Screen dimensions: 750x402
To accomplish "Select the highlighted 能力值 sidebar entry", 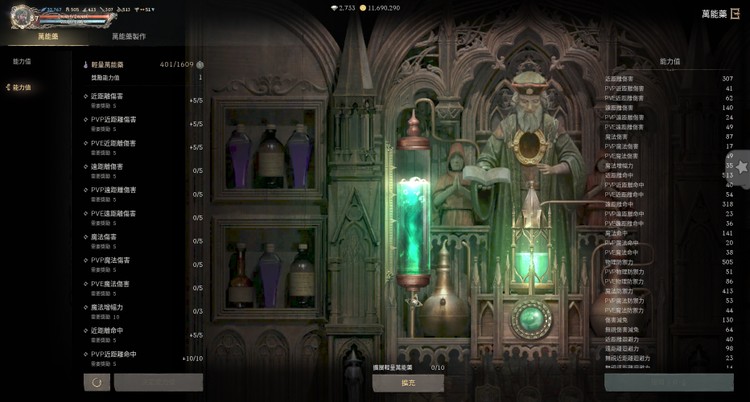I will pos(21,87).
